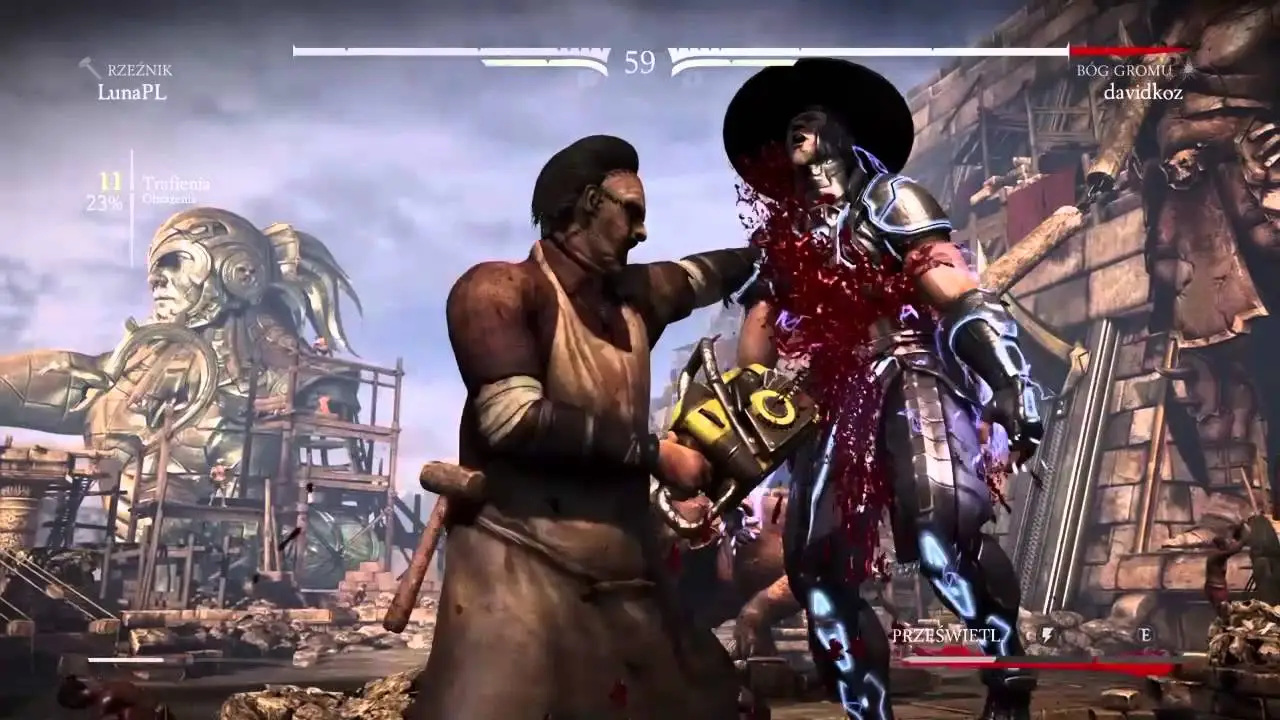Expand the Trafienia combo details panel
The image size is (1280, 720).
point(176,183)
